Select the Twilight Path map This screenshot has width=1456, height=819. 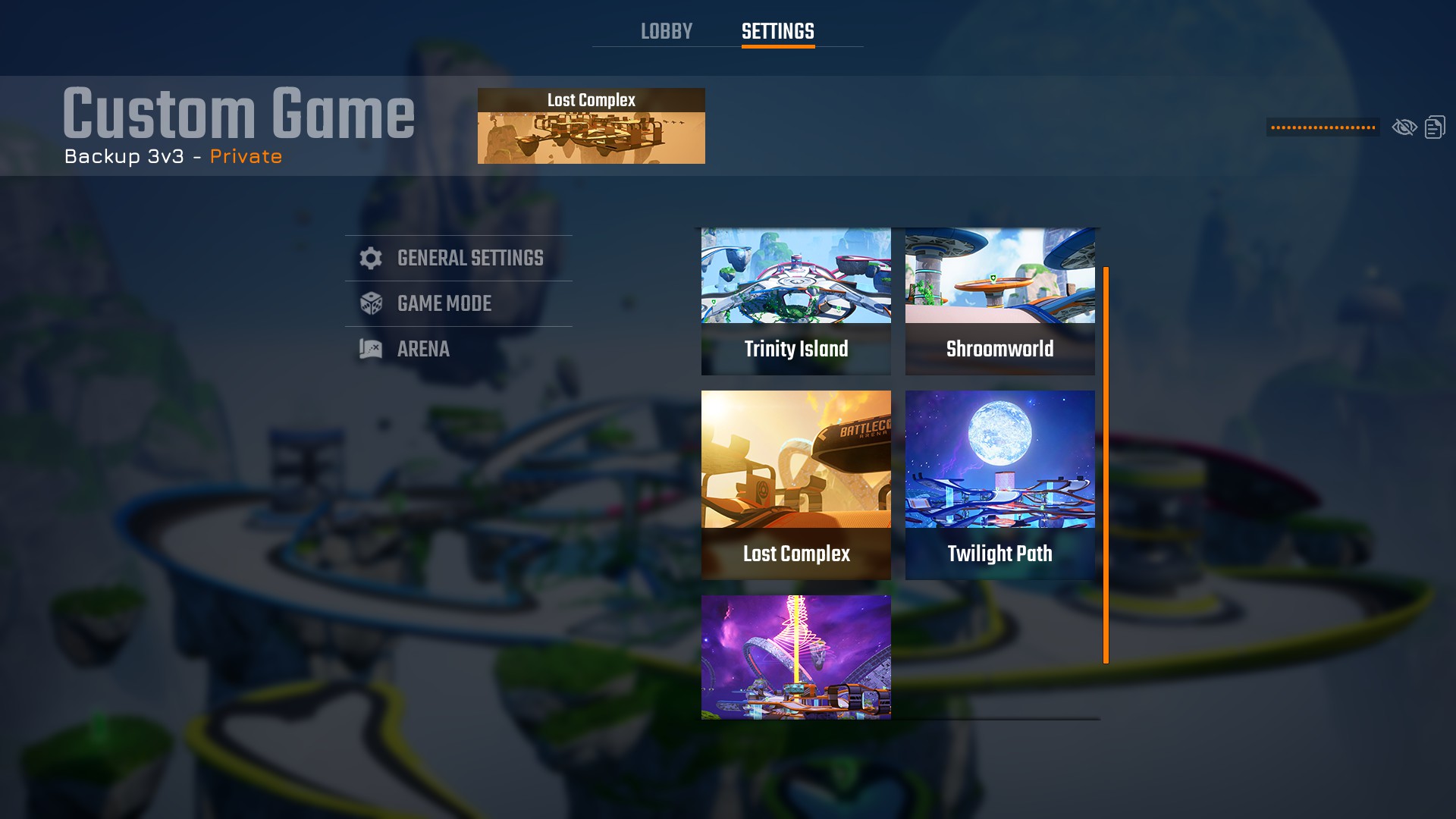point(999,485)
